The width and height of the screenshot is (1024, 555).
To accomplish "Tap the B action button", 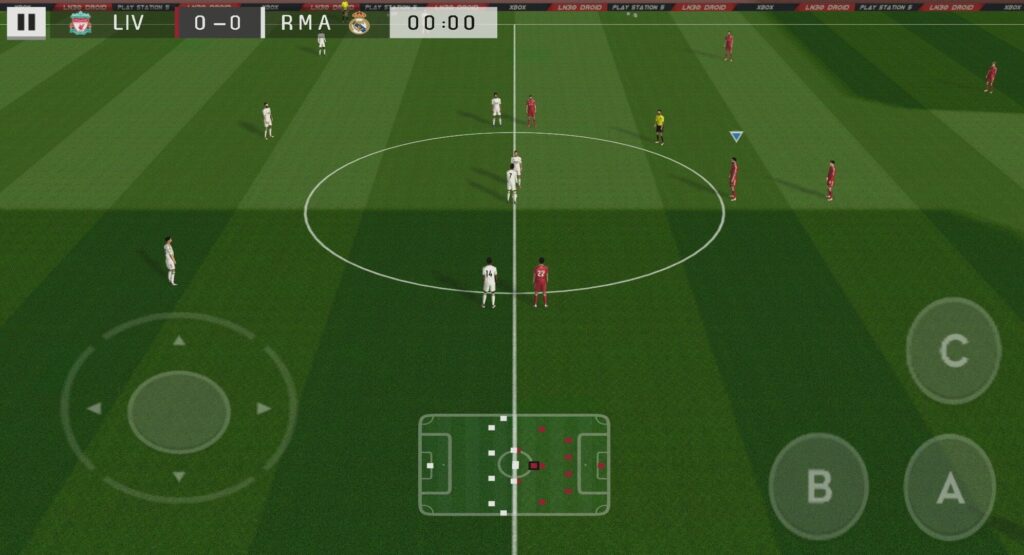I will point(818,487).
